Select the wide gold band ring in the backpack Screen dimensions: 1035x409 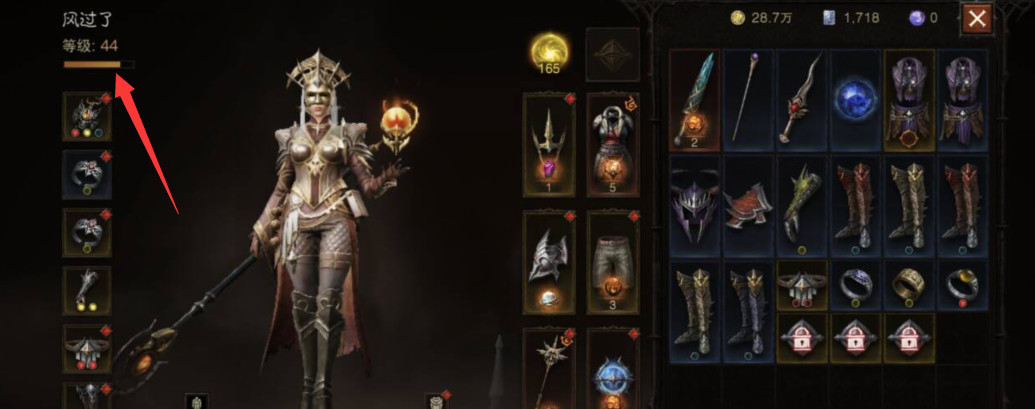(x=910, y=285)
